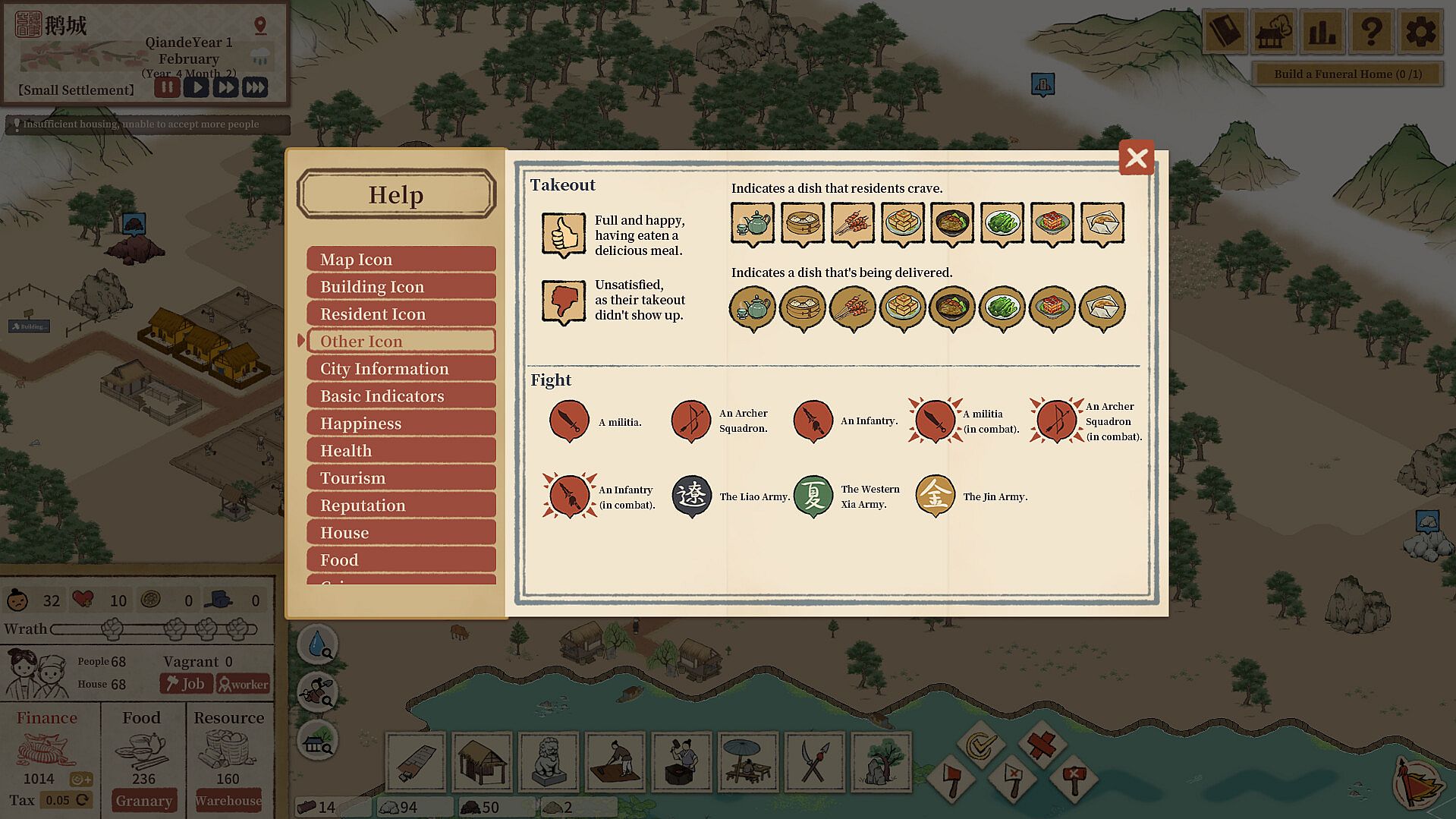
Task: Close the Help window
Action: [1136, 158]
